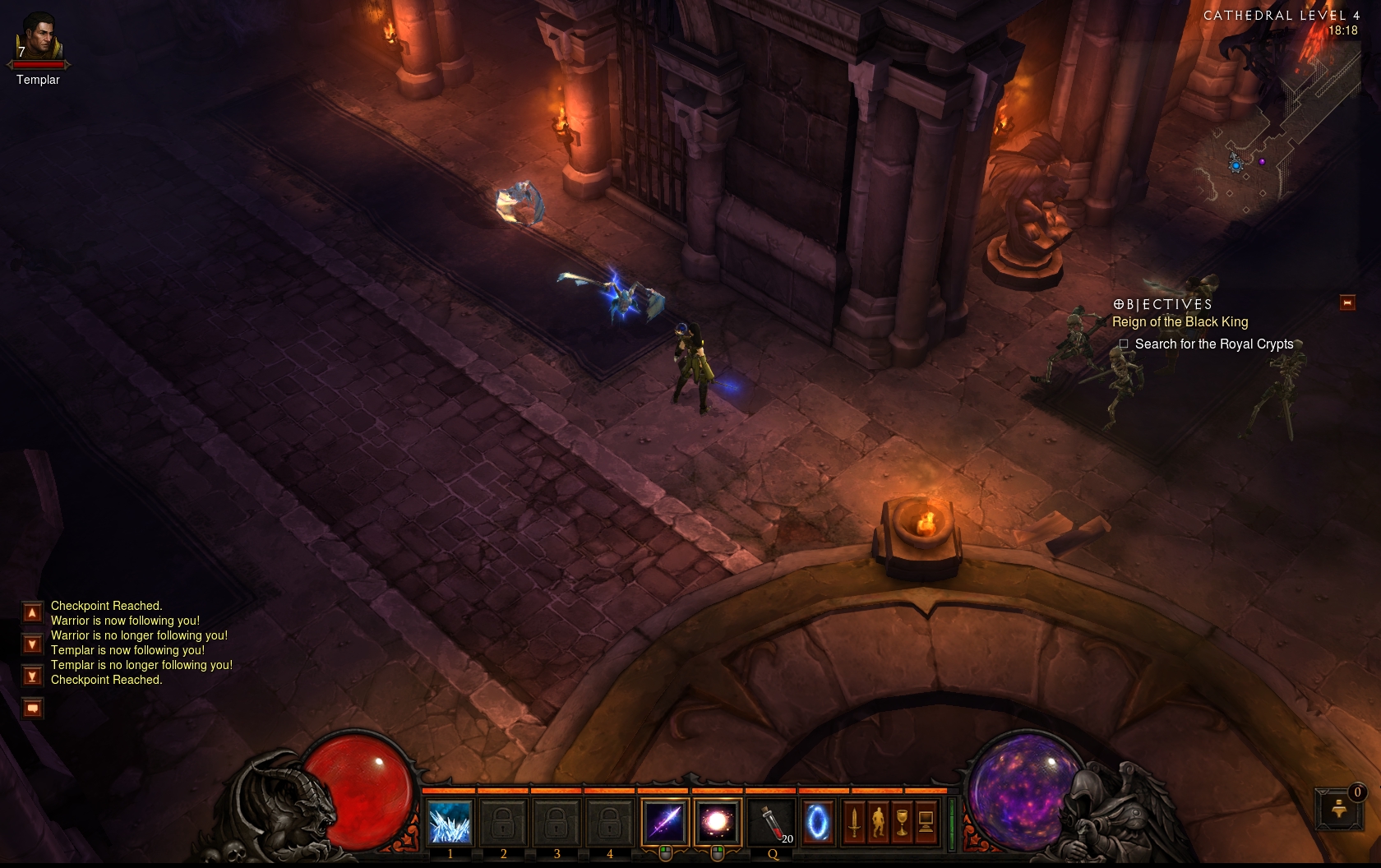Cast the blue Town Portal
1381x868 pixels.
click(817, 822)
